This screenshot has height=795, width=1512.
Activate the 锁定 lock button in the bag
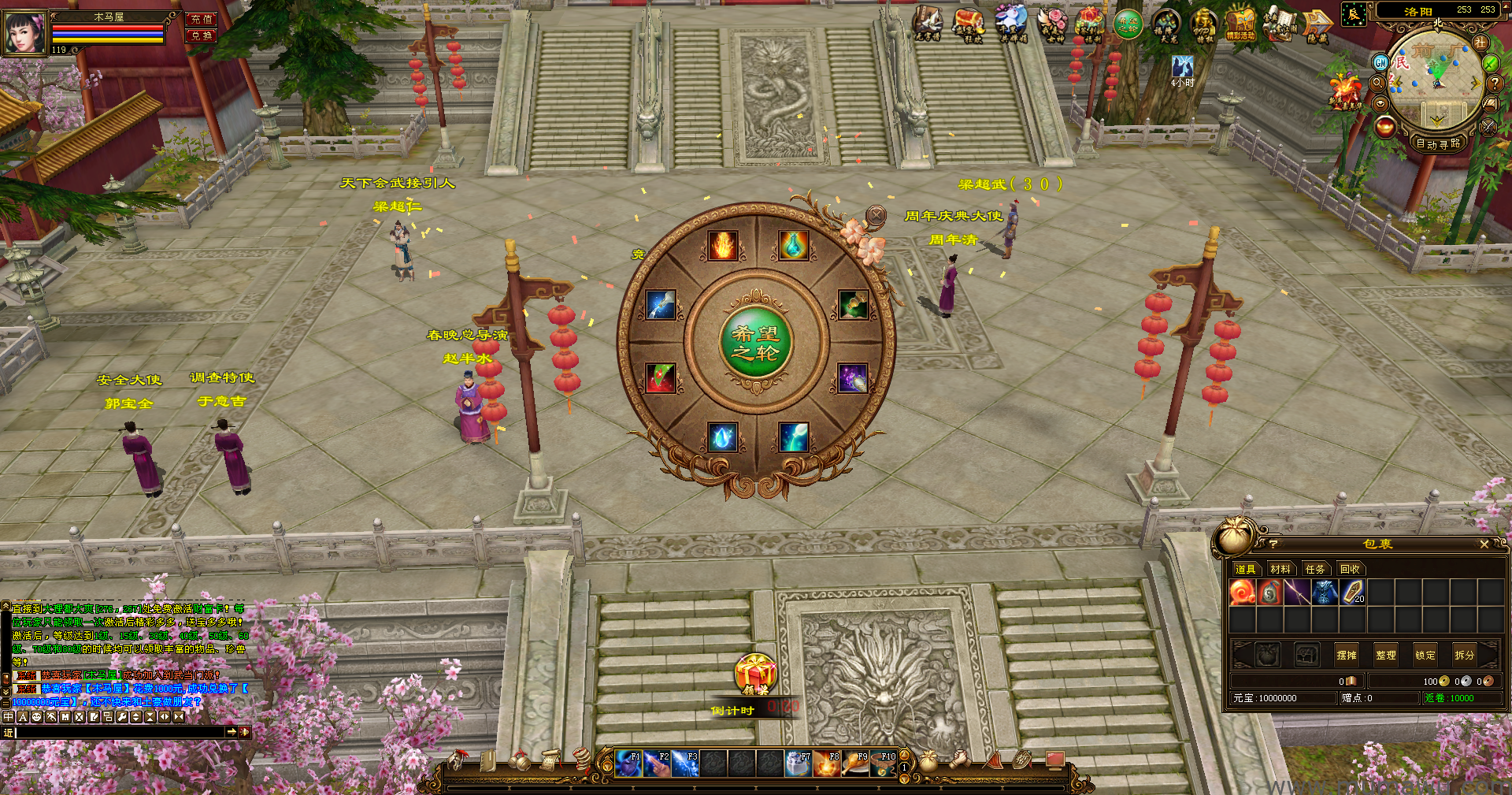click(1425, 655)
